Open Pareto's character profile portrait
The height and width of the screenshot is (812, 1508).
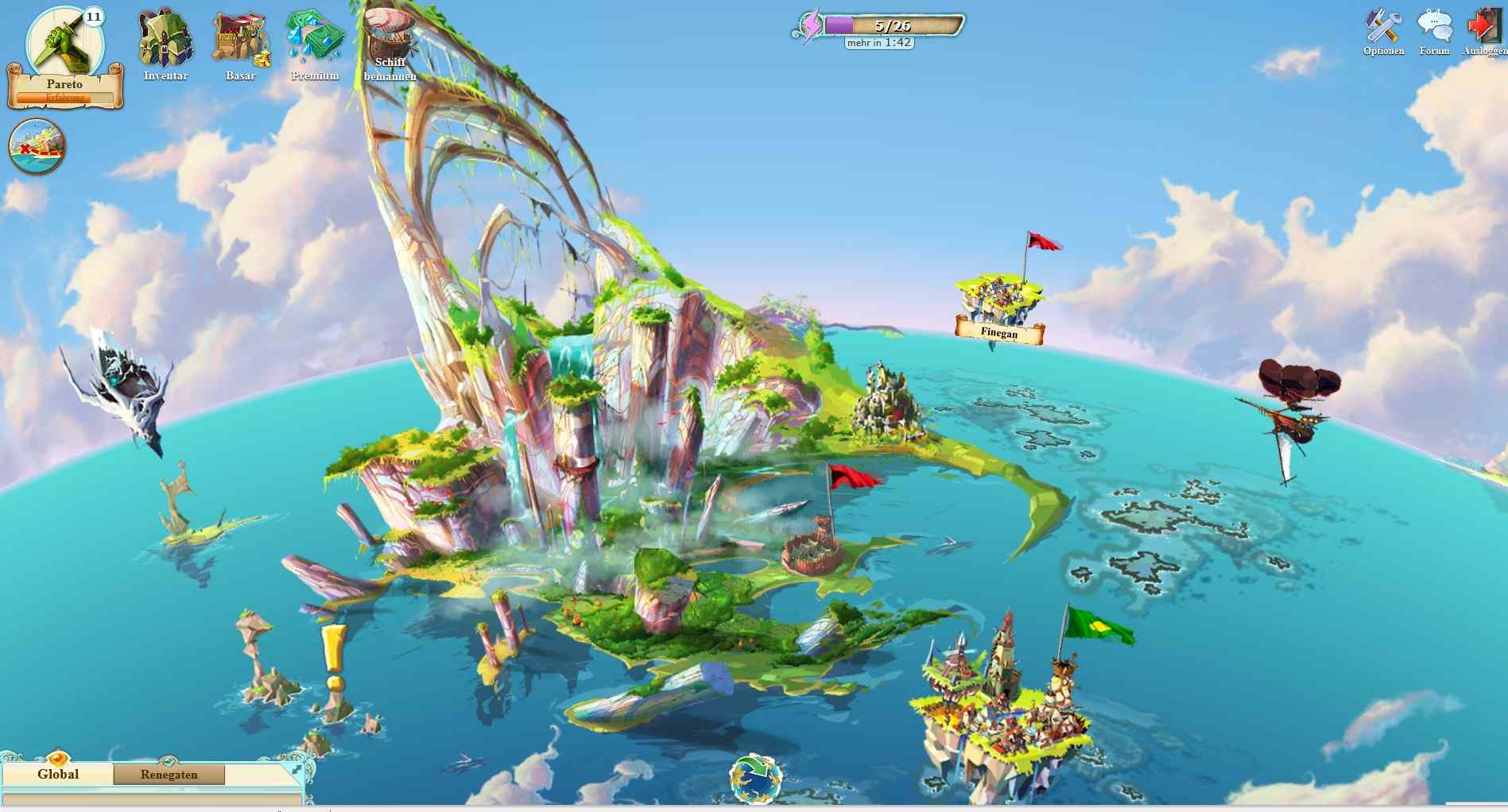[x=64, y=44]
